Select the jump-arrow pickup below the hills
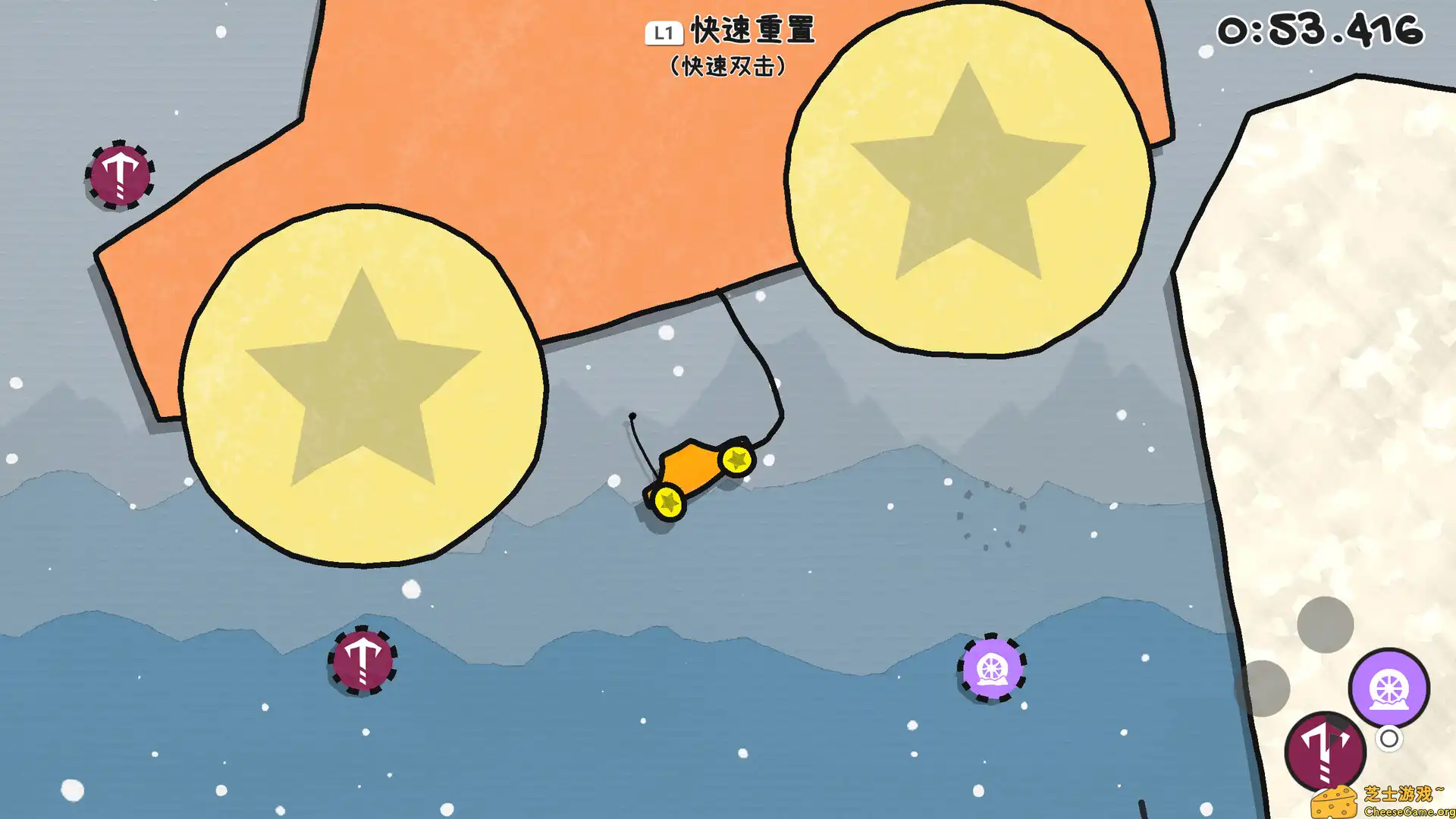Screen dimensions: 1456x819 (x=364, y=662)
